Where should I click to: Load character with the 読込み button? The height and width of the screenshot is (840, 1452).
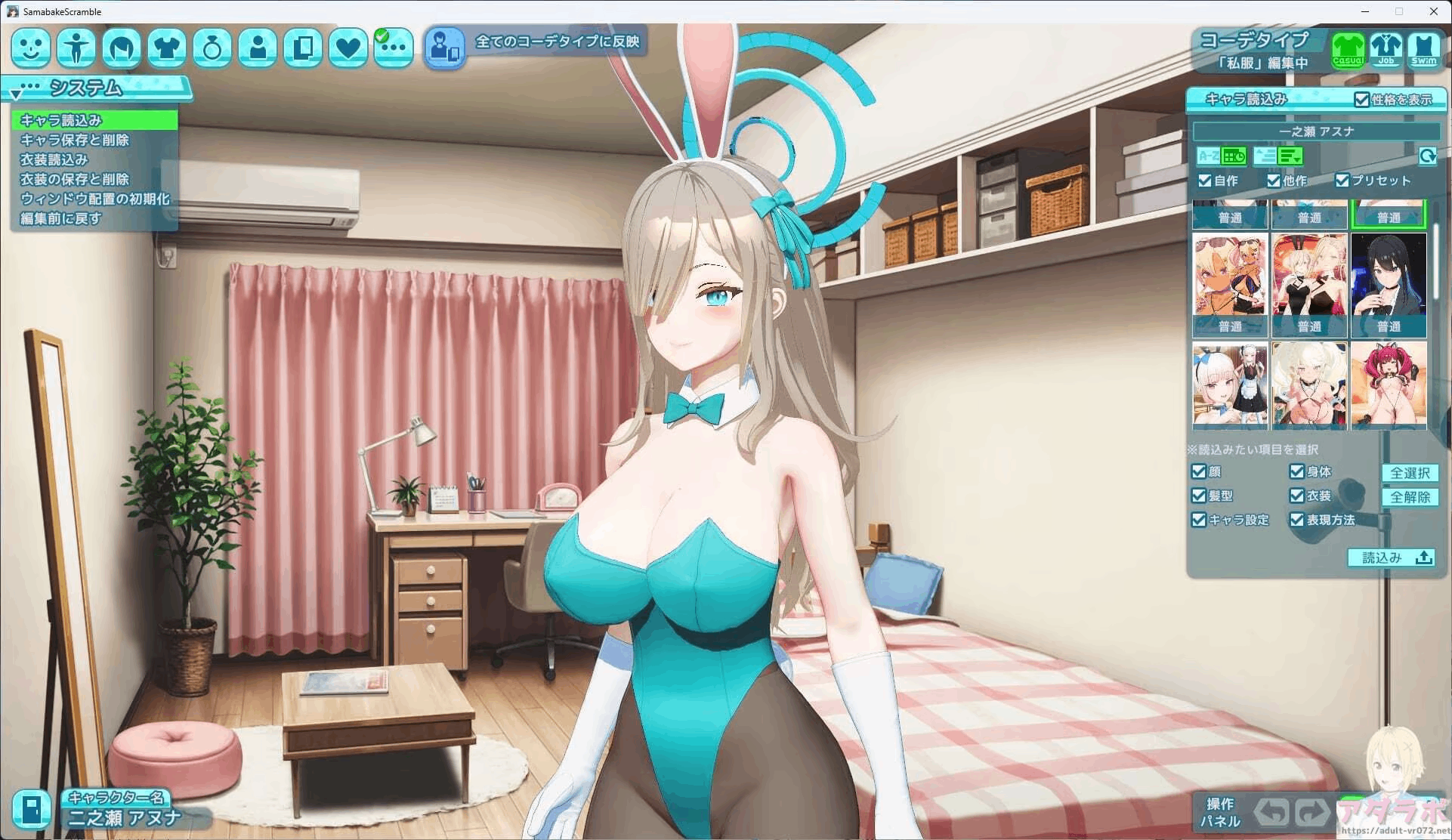coord(1391,557)
